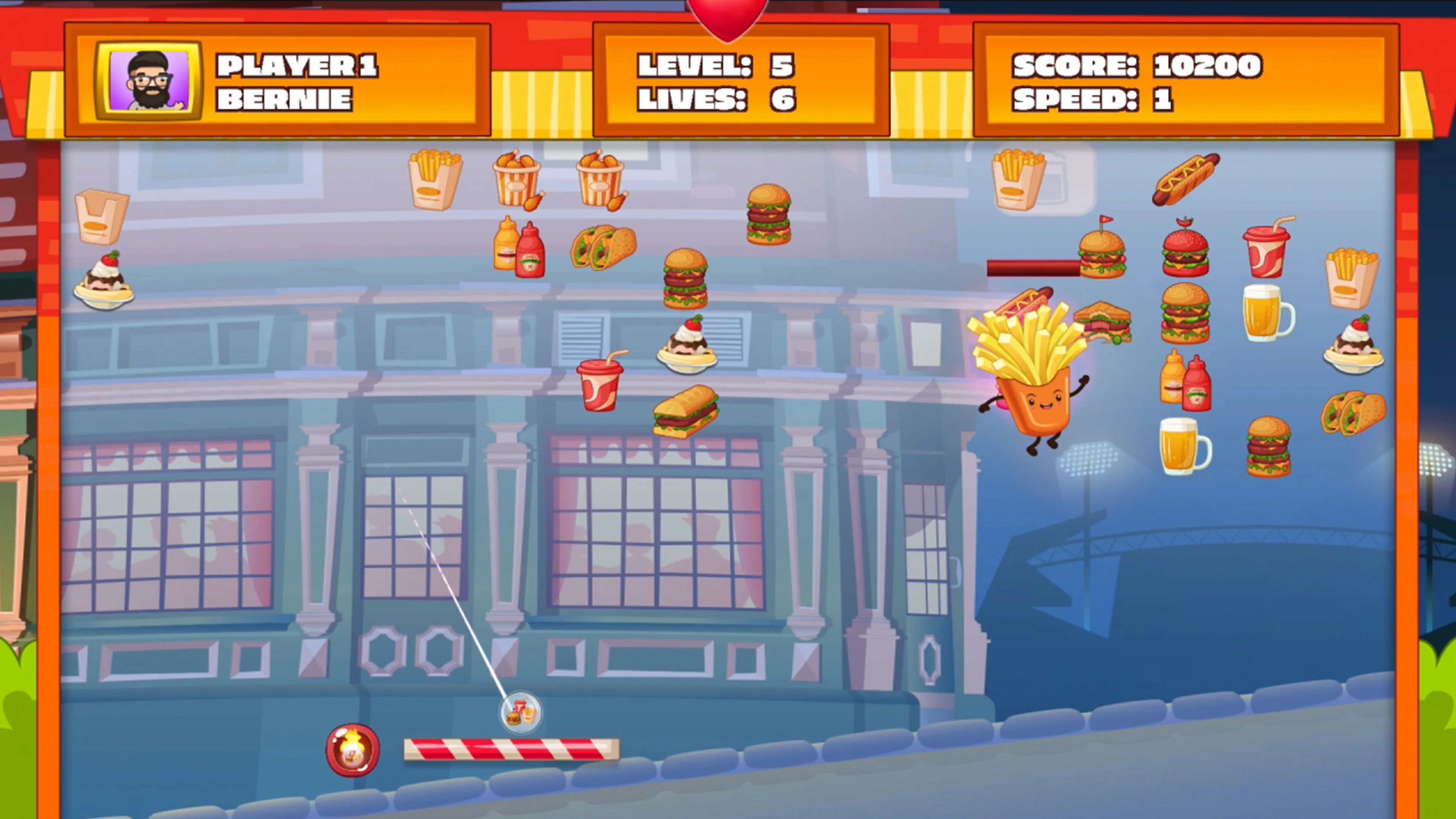Click Bernie's Player 1 avatar portrait
This screenshot has width=1456, height=819.
click(148, 79)
